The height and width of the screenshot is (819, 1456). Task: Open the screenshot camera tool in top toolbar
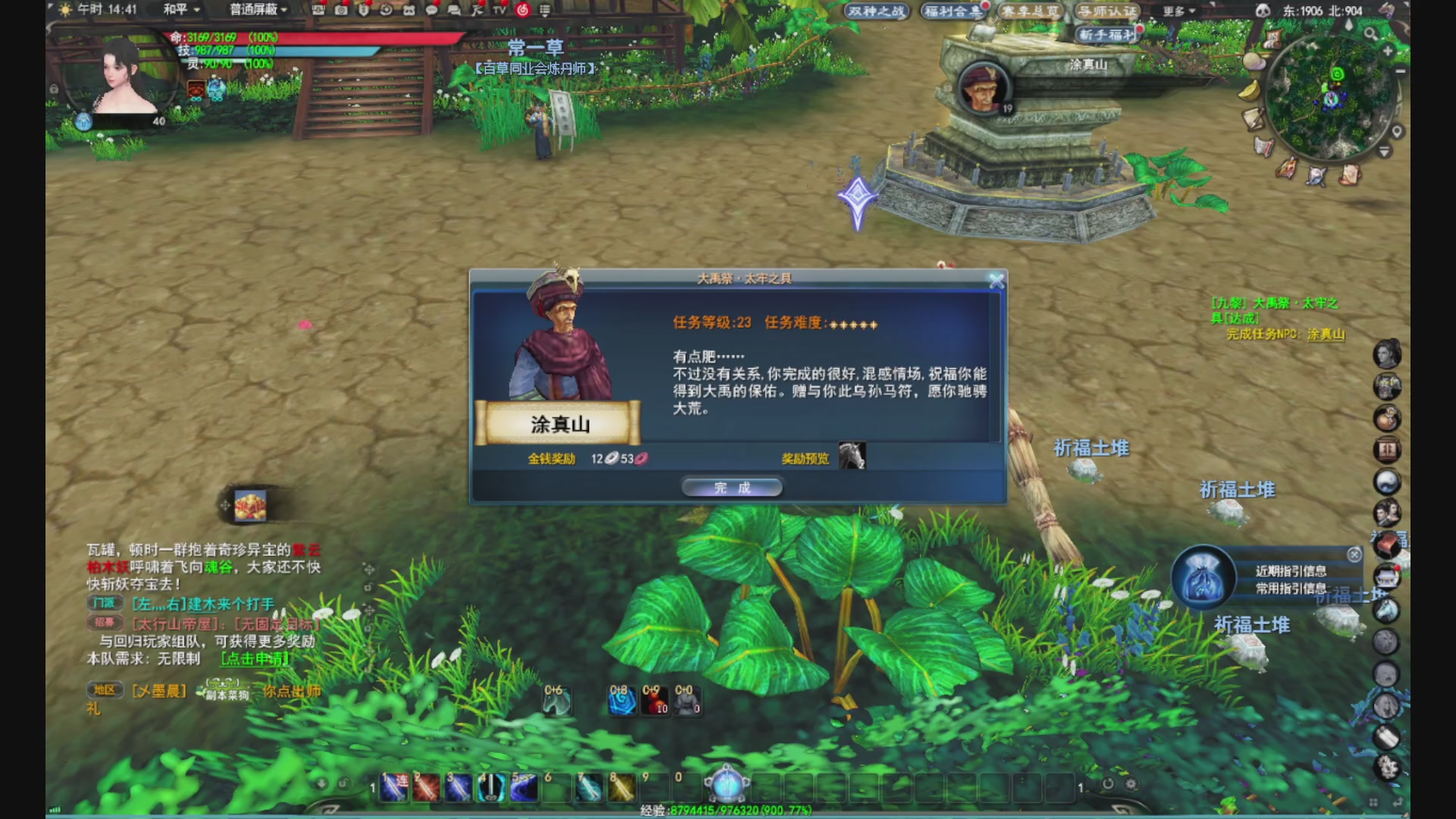click(x=340, y=11)
